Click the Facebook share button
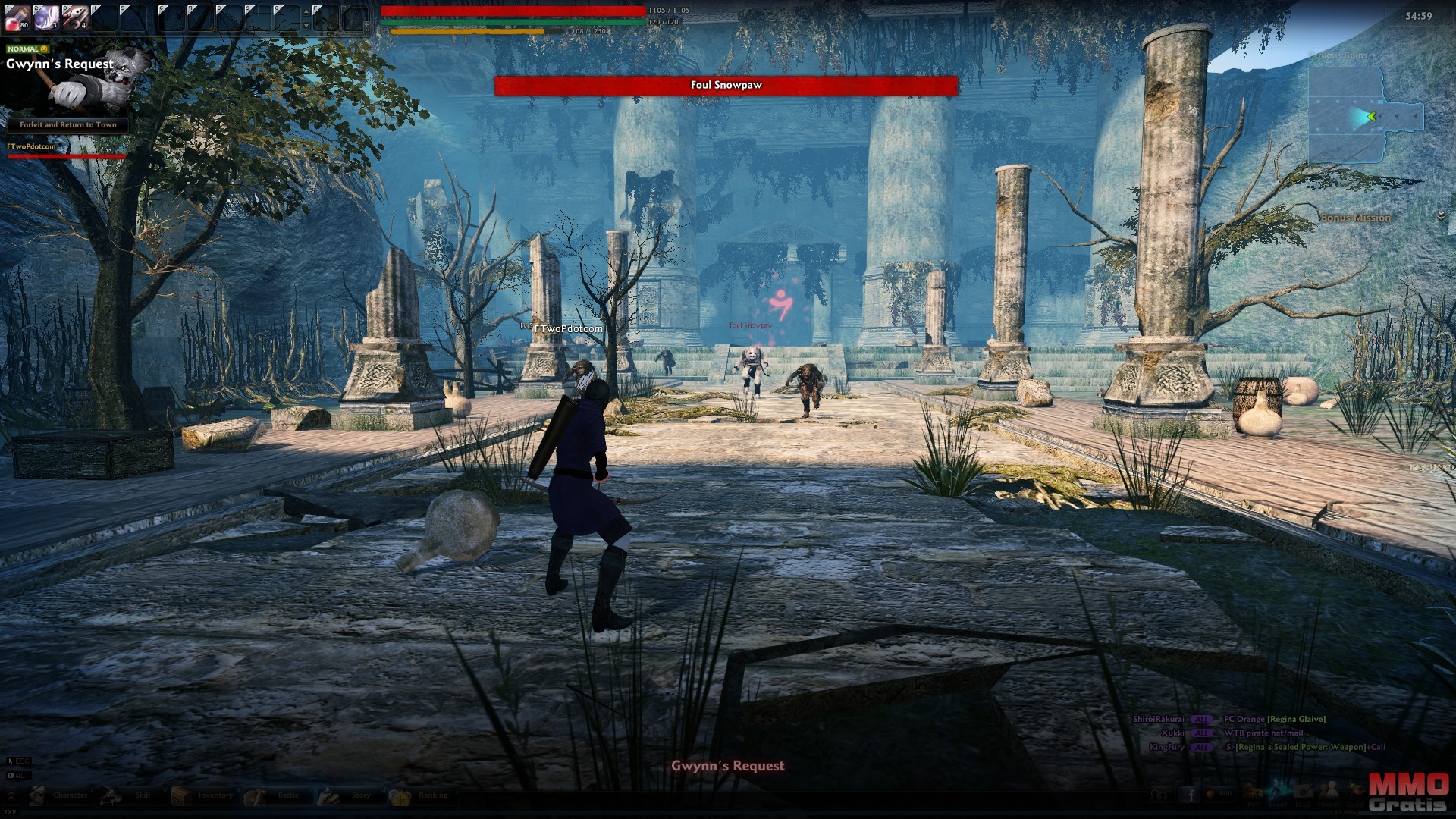Viewport: 1456px width, 819px height. click(x=1189, y=795)
